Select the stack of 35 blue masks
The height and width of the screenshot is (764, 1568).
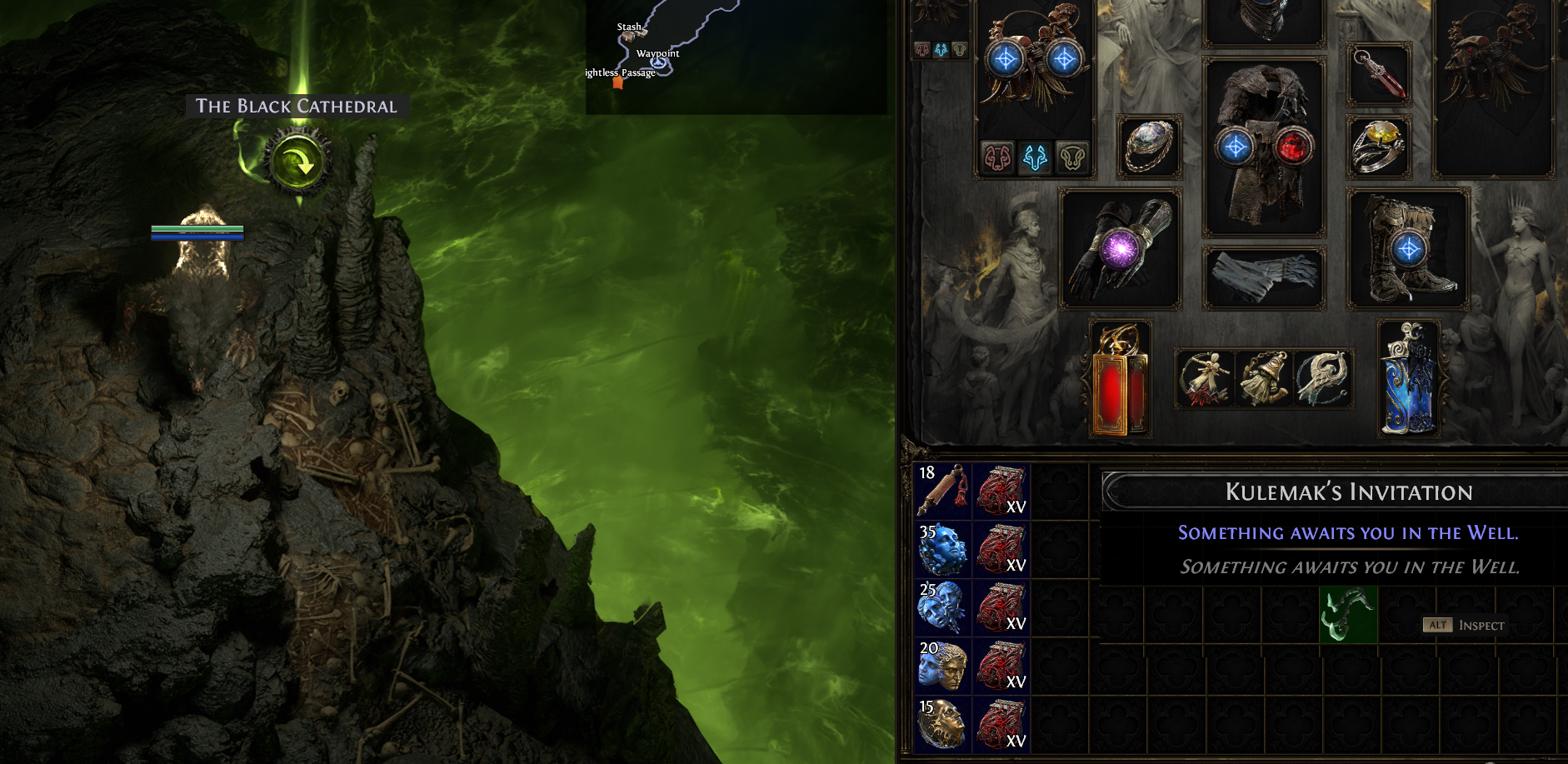tap(942, 549)
